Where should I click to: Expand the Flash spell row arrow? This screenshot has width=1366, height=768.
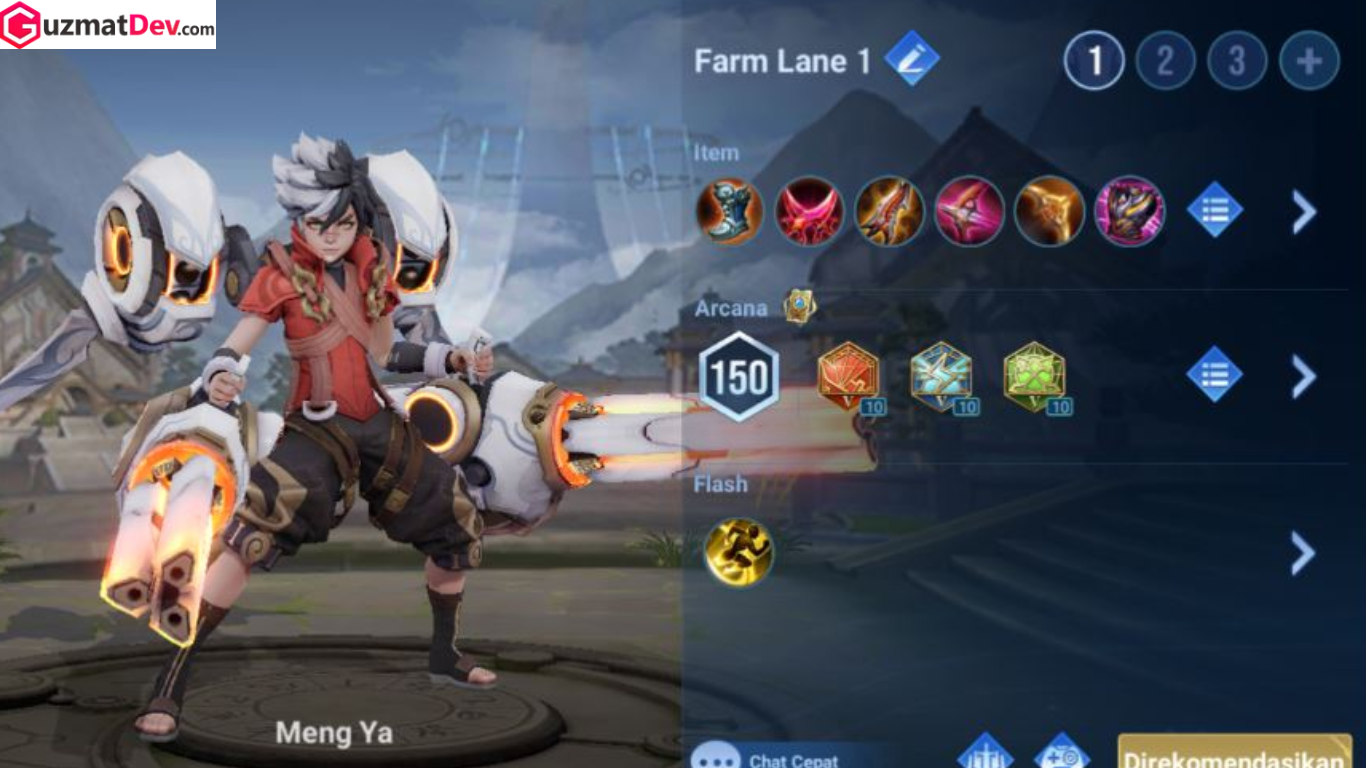coord(1303,552)
